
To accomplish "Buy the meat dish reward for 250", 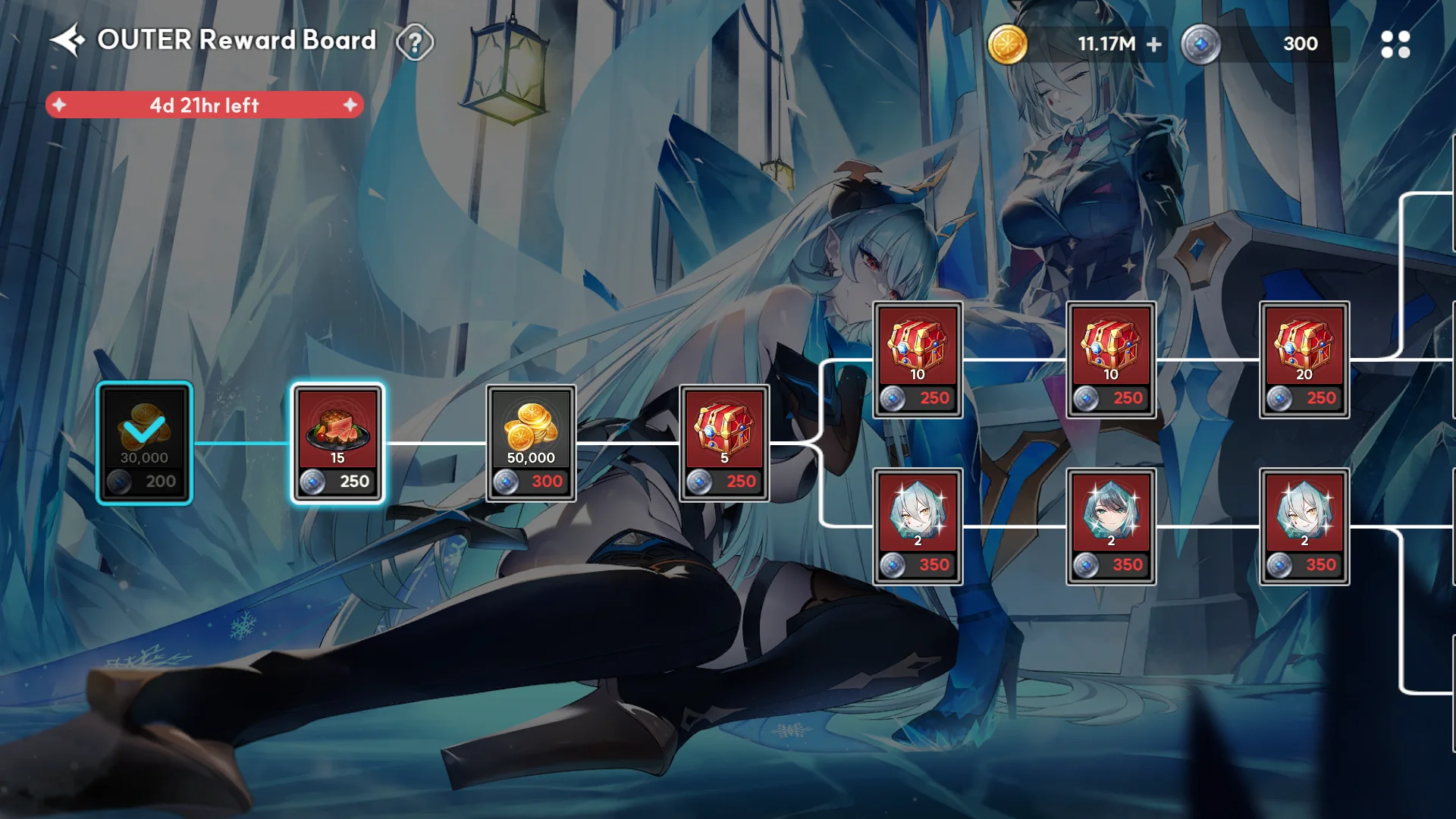I will coord(338,444).
